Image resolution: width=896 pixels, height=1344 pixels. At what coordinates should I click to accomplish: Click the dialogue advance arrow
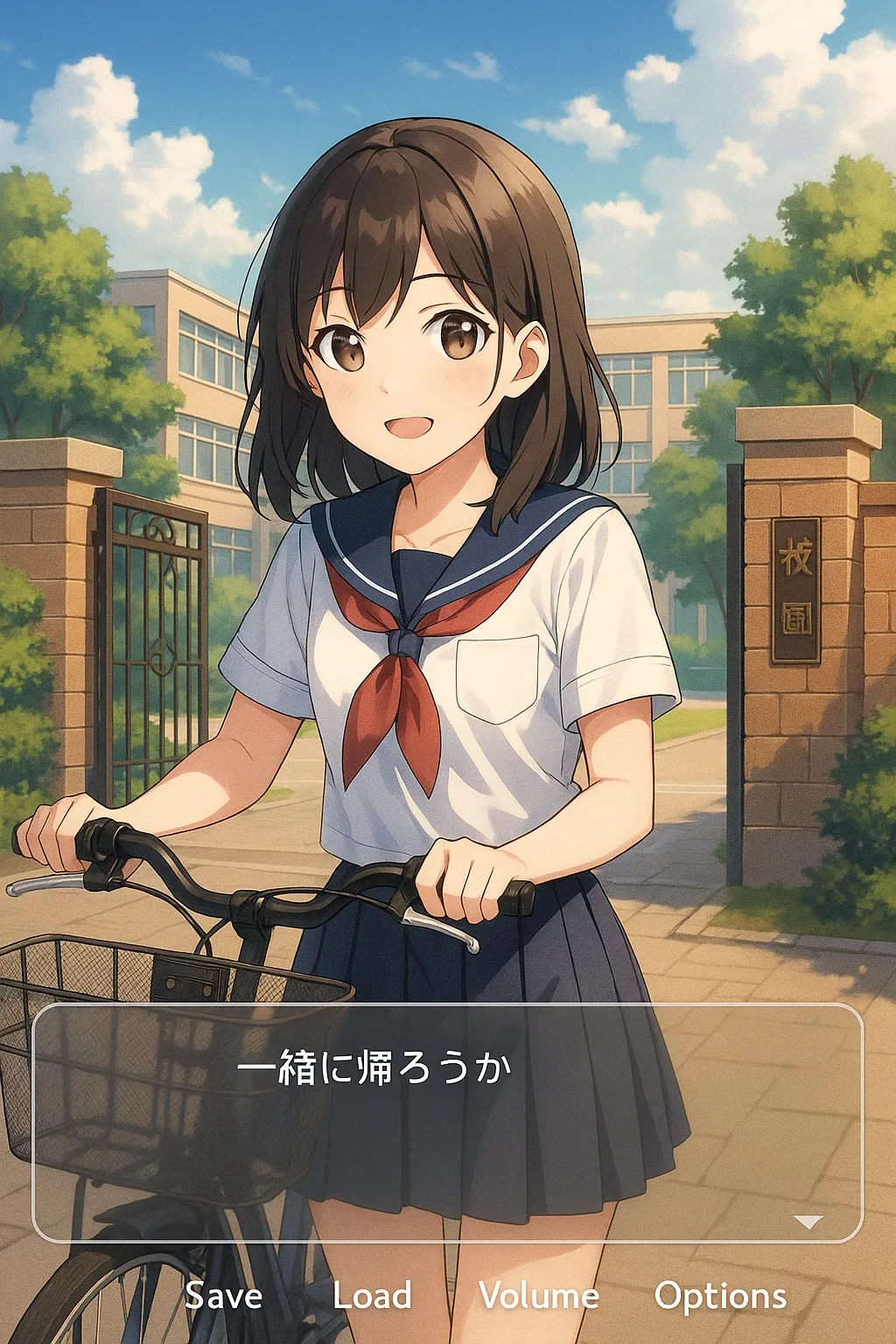[x=808, y=1221]
